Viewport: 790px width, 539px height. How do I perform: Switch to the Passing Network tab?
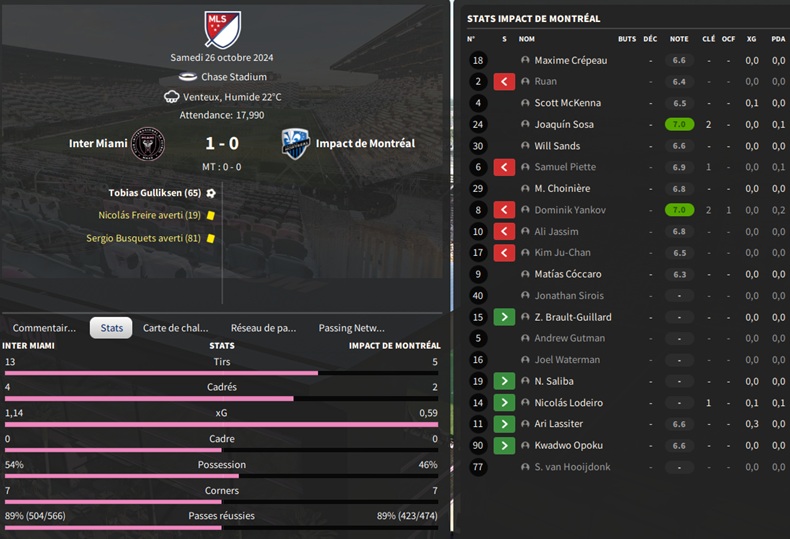tap(351, 327)
